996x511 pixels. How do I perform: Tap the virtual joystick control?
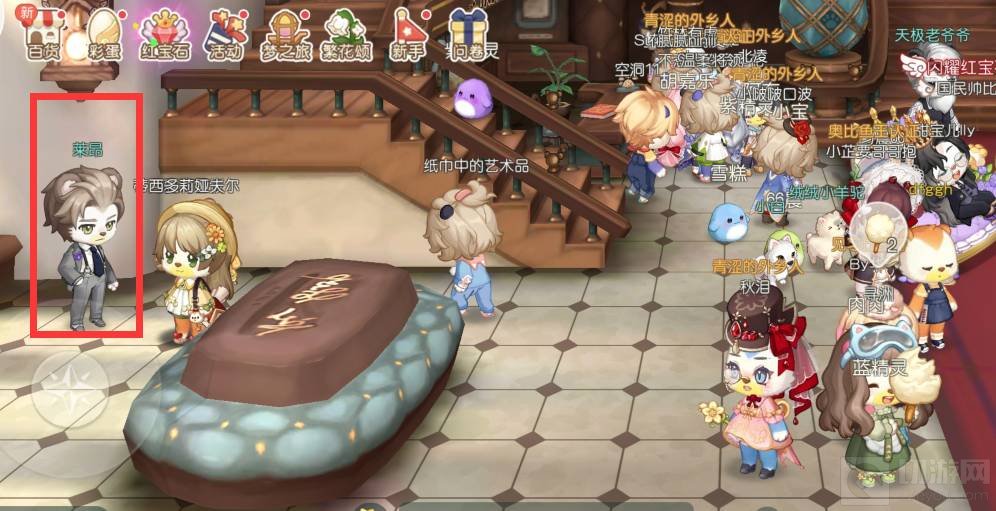[70, 389]
